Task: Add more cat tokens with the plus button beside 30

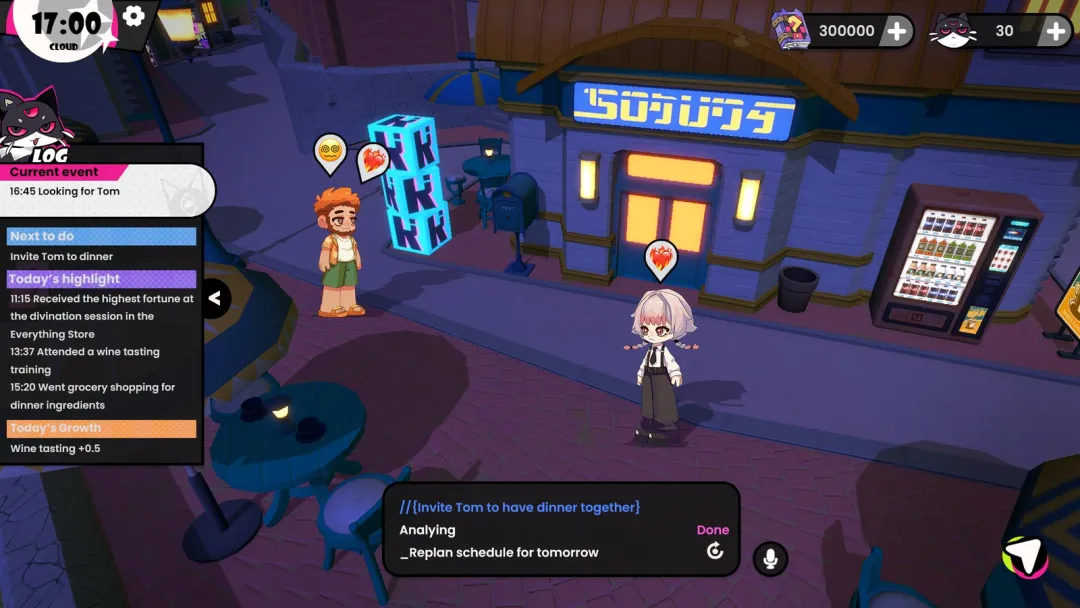Action: (1056, 31)
